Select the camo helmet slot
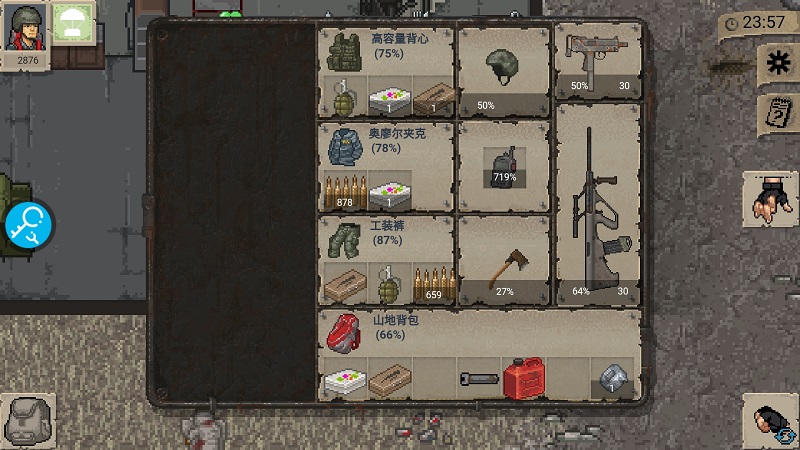The image size is (800, 450). point(504,72)
